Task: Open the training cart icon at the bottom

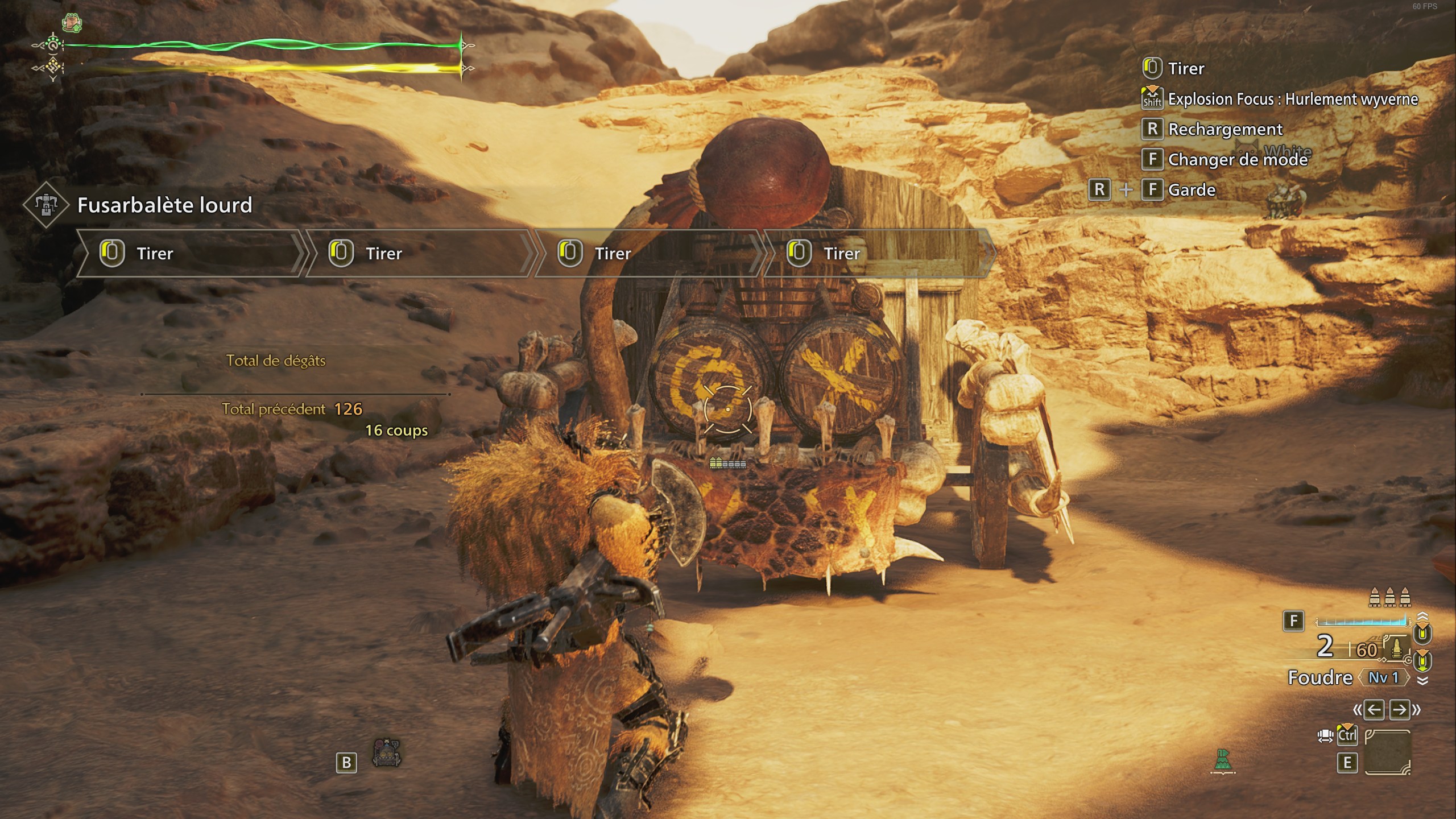Action: coord(387,754)
